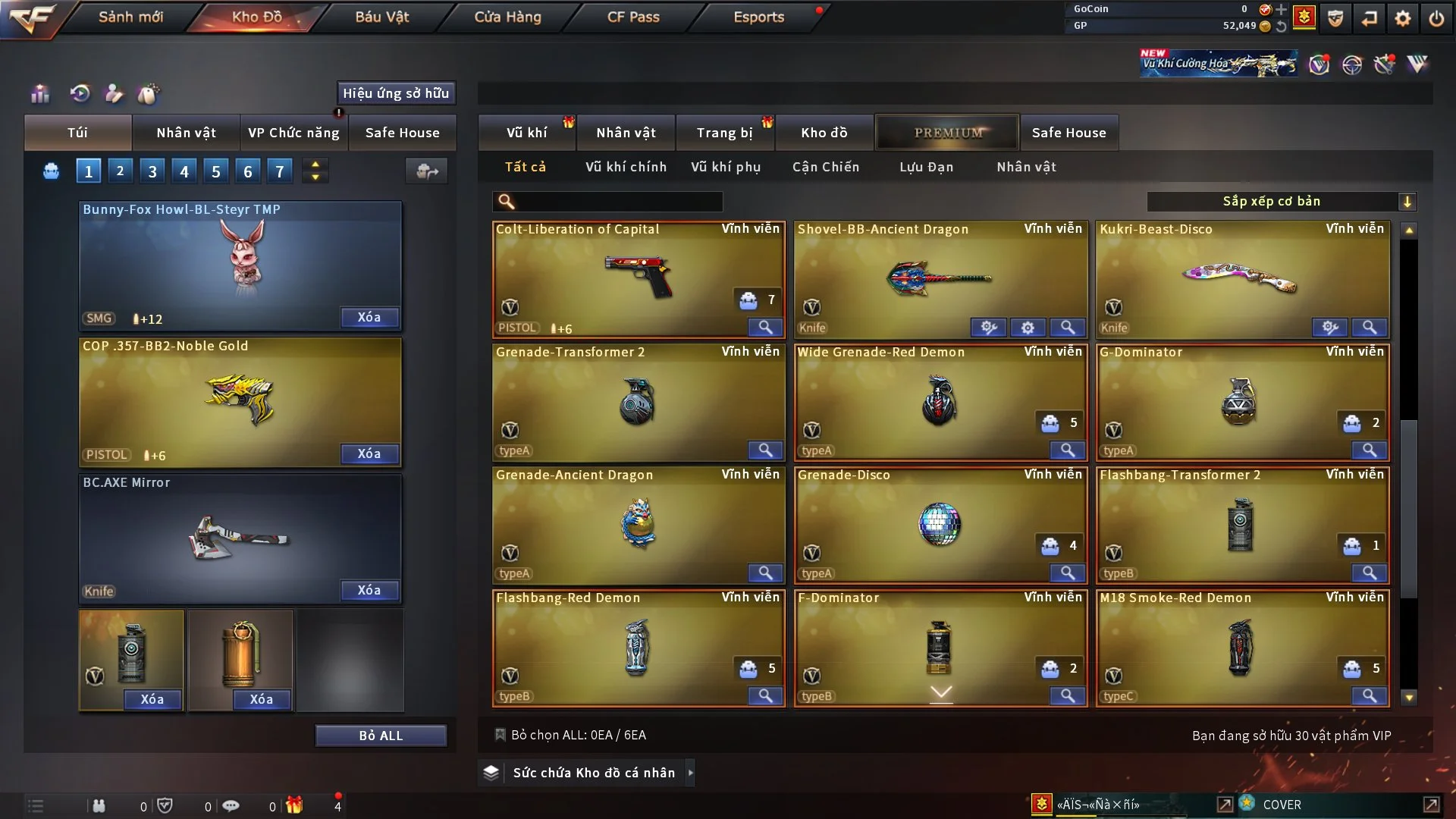Click the inventory search field
This screenshot has width=1456, height=819.
618,202
